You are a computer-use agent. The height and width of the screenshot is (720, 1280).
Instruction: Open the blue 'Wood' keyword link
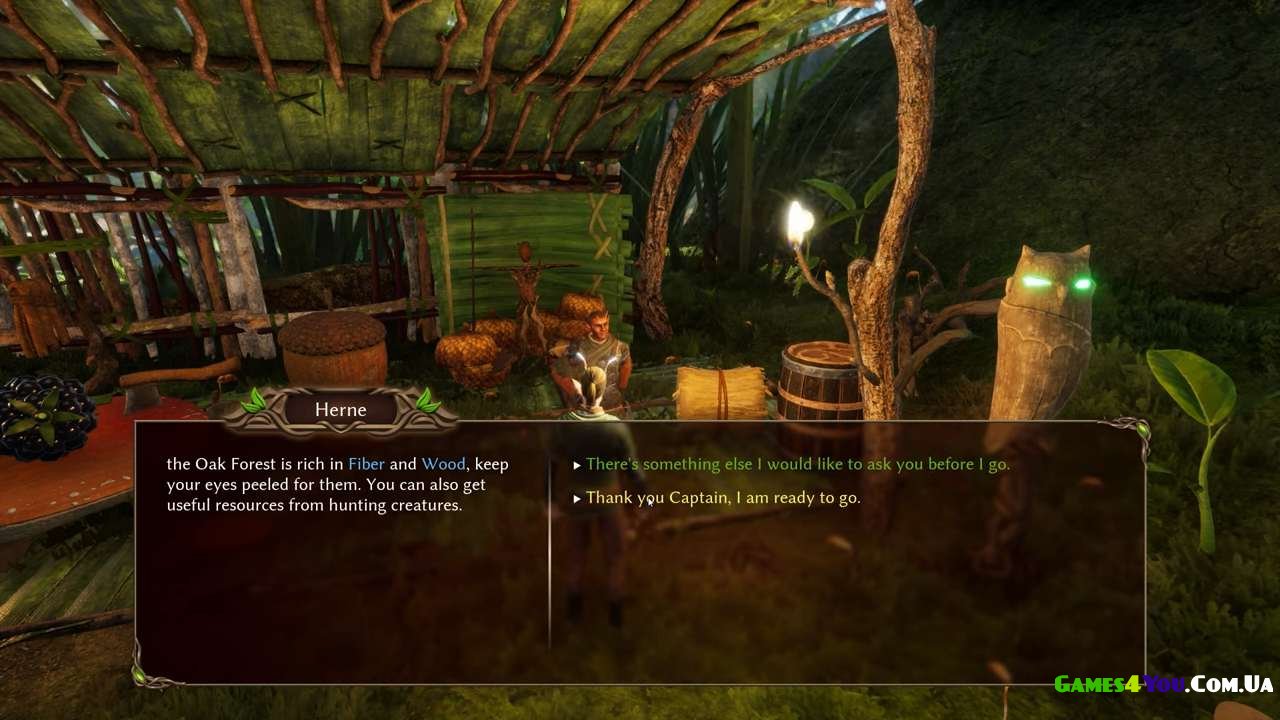point(443,464)
